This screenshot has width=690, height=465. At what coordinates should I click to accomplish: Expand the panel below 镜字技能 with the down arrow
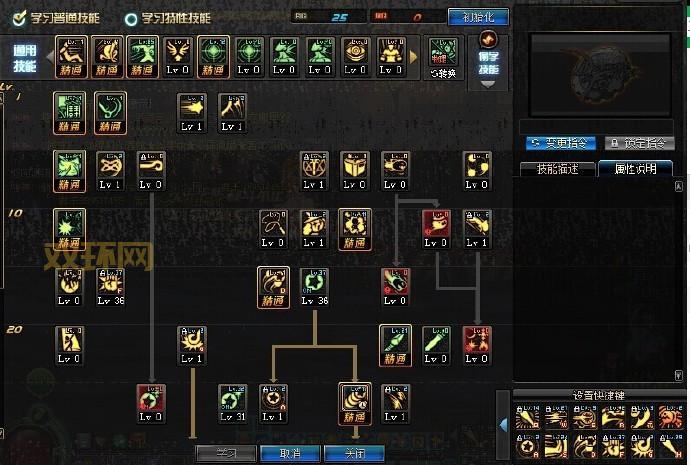pos(488,84)
